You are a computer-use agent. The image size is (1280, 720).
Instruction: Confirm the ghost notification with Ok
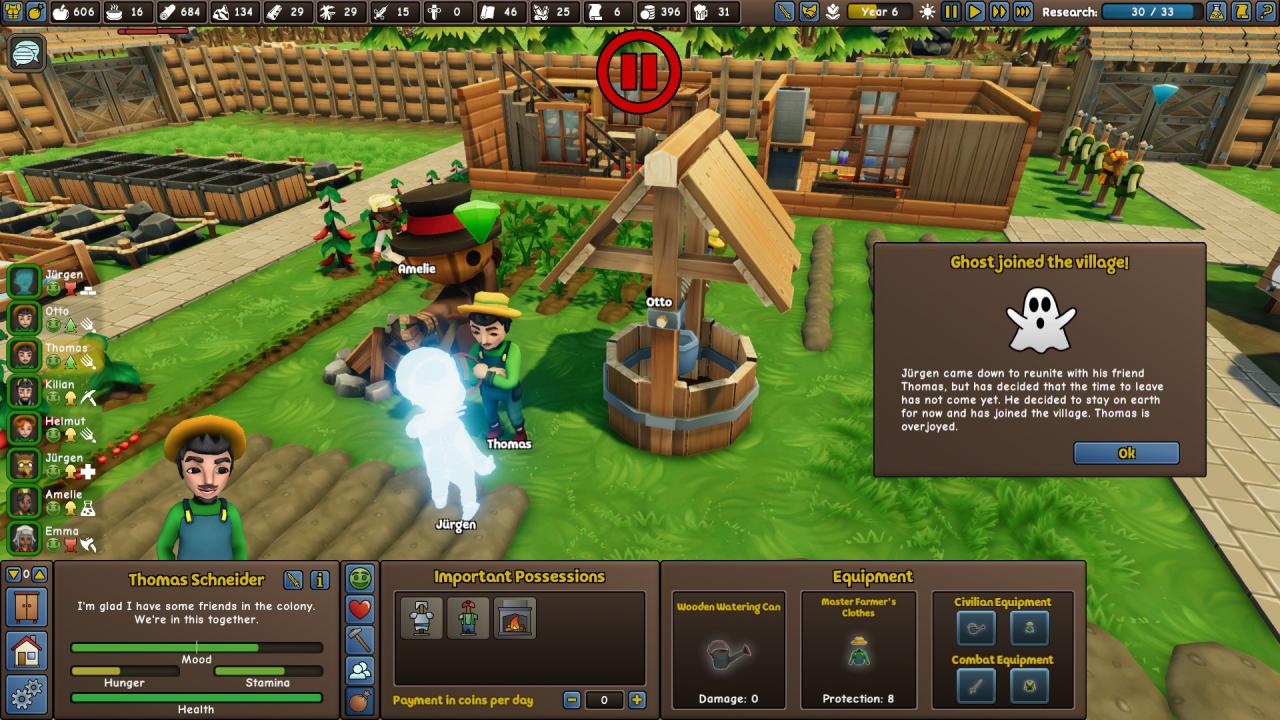(x=1126, y=453)
